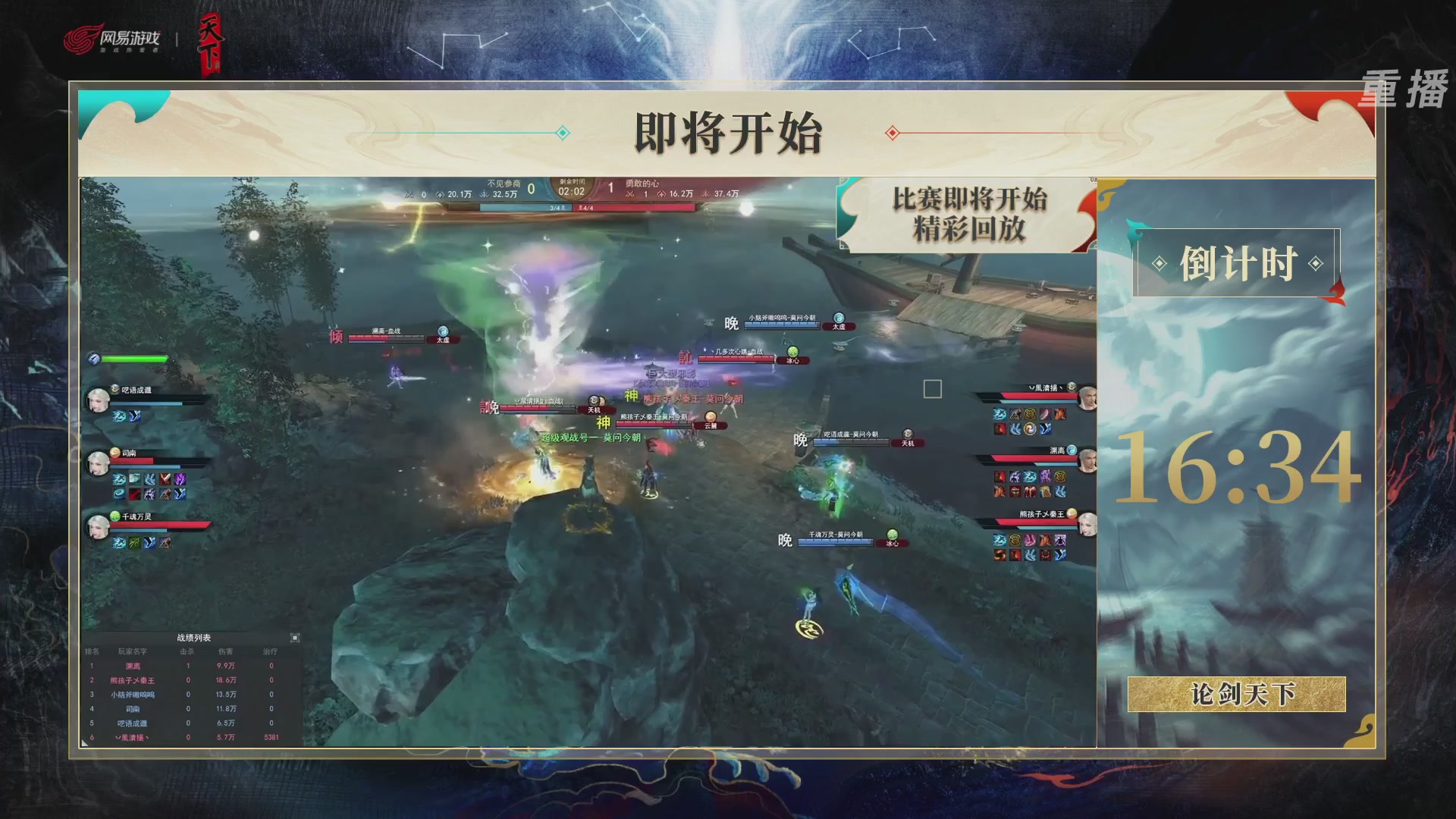Select the green leaf class icon beside 千魂万灵
The height and width of the screenshot is (819, 1456).
click(x=115, y=517)
